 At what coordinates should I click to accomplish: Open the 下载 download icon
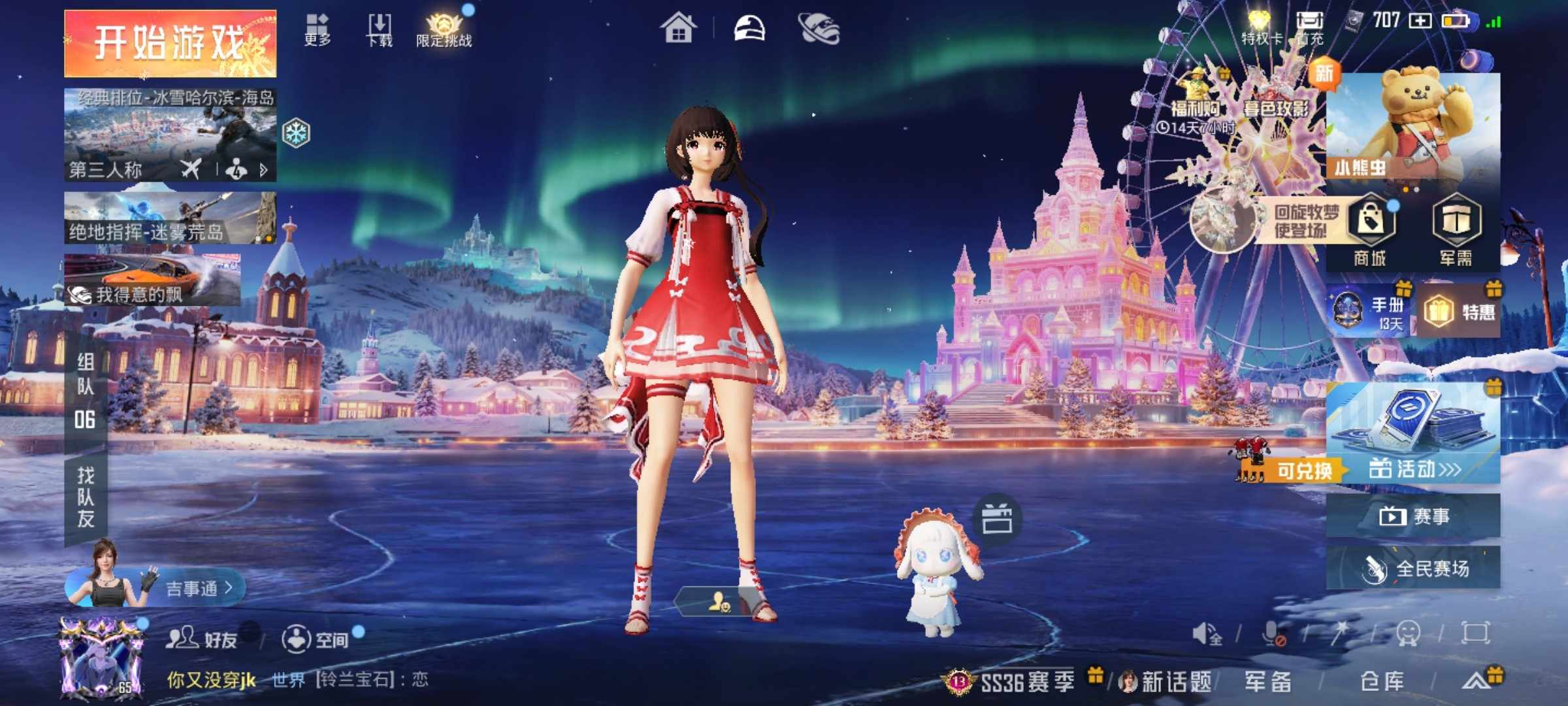point(380,30)
